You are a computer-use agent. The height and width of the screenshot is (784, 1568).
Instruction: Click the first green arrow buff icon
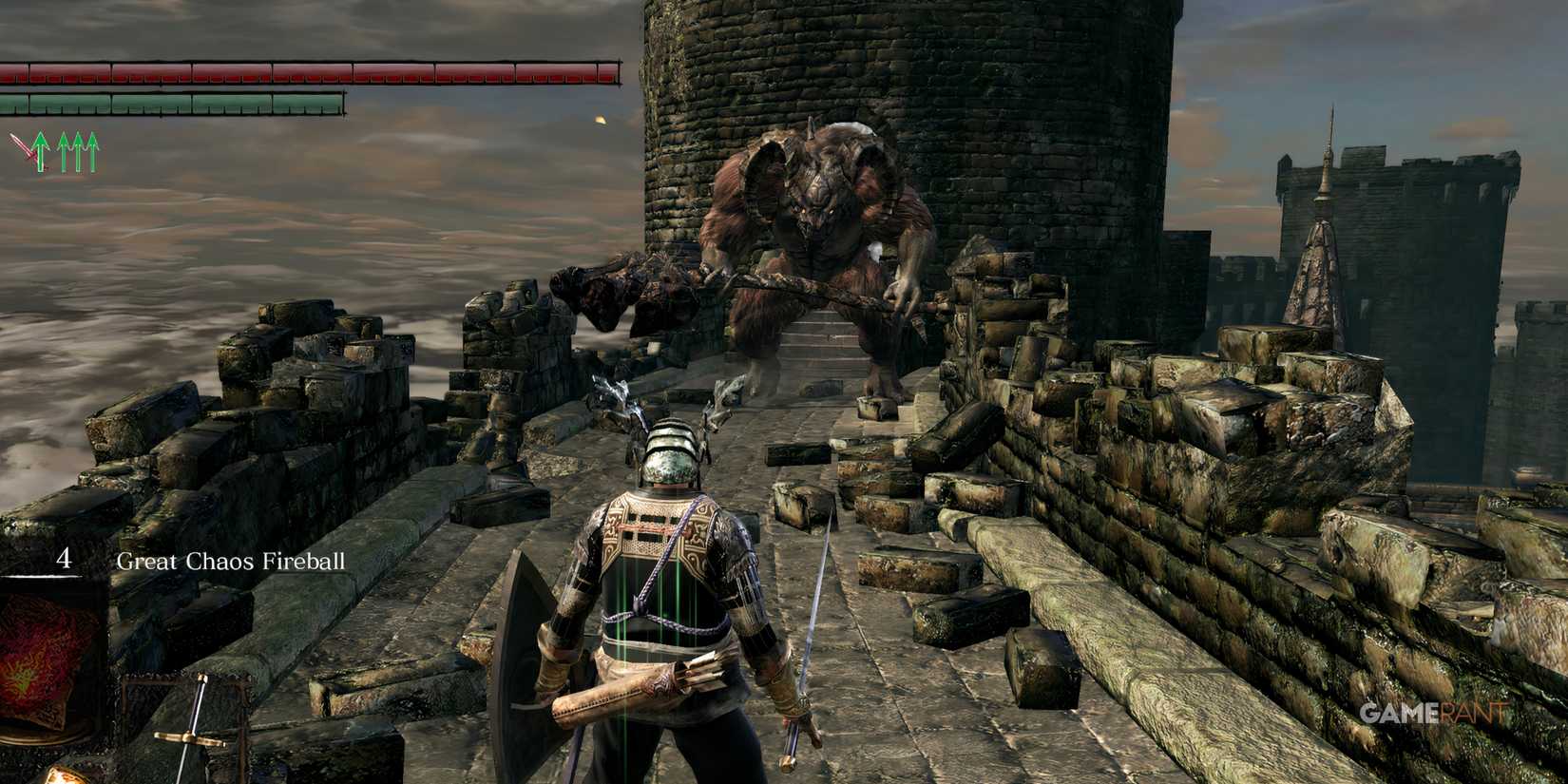point(39,150)
